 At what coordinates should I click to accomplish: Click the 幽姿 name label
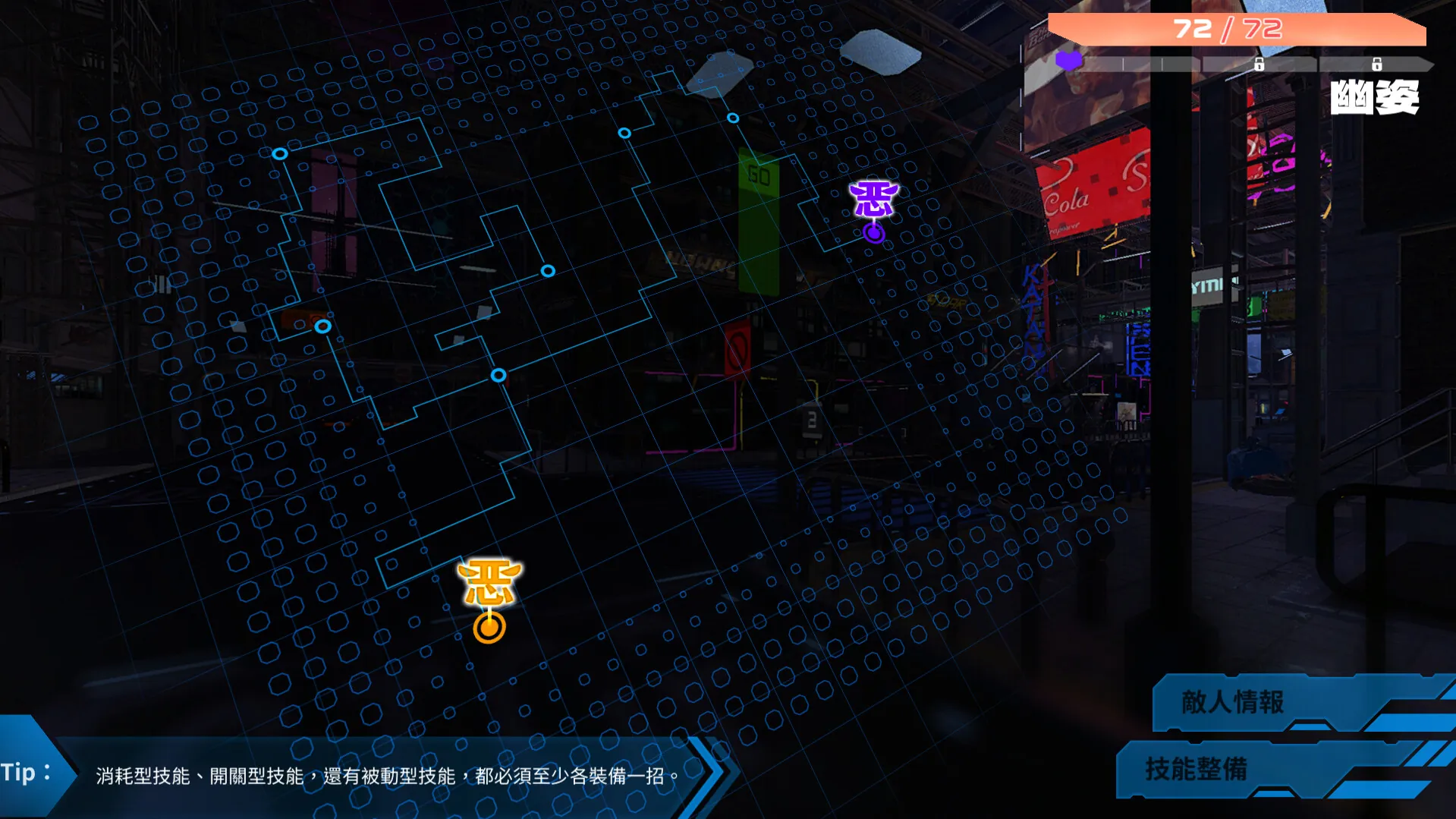tap(1375, 99)
